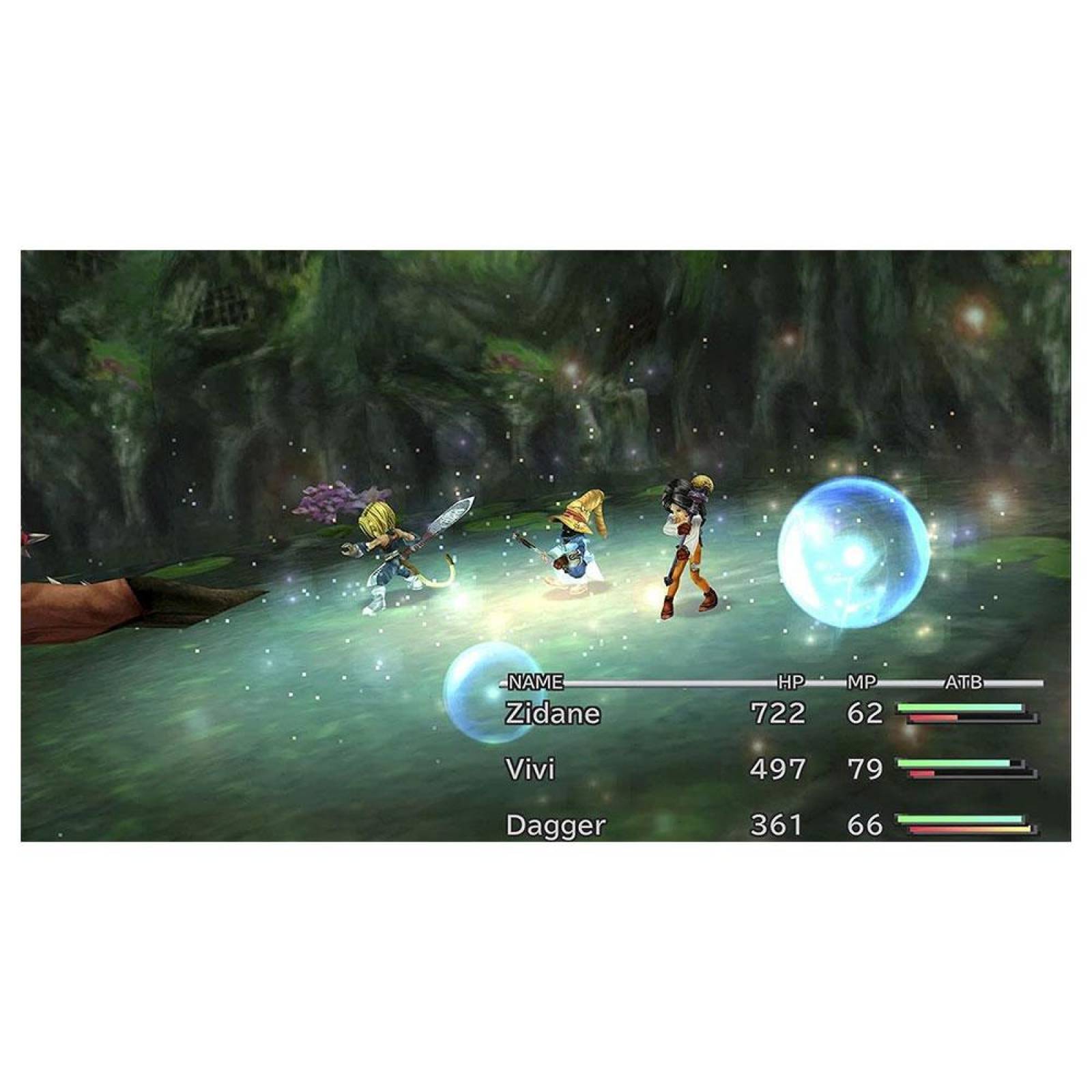Select the Zidane row in the battle menu

(x=553, y=713)
